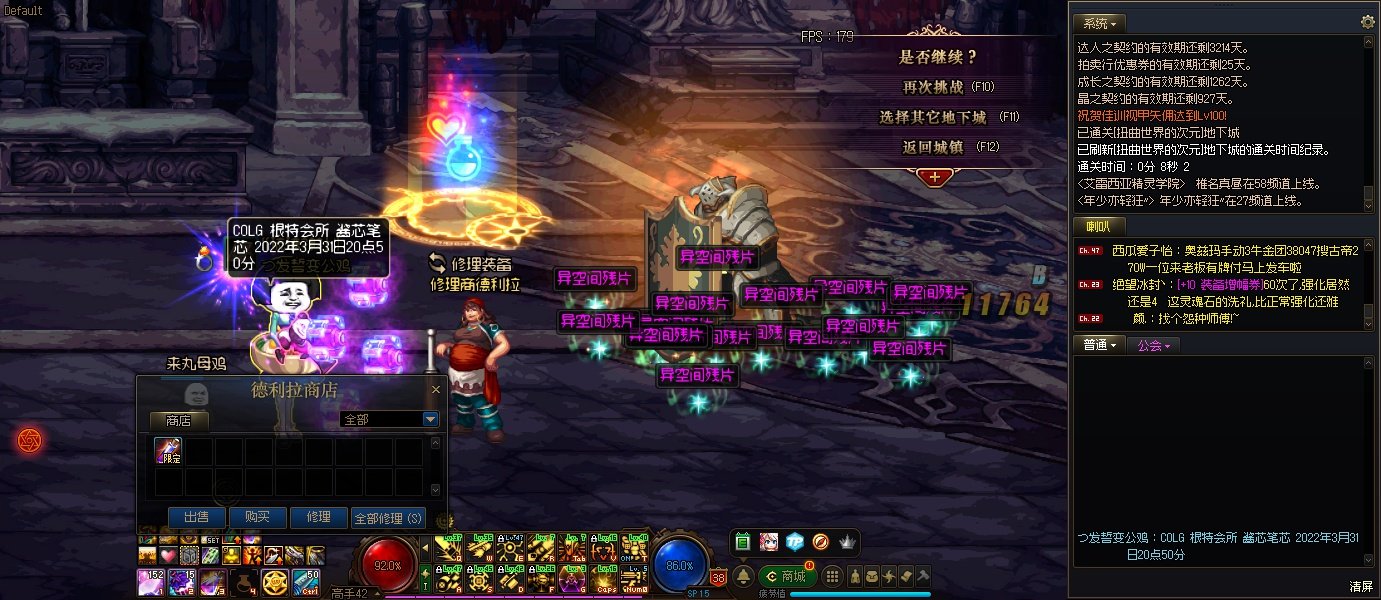The image size is (1381, 600).
Task: Choose 再次挑战 to retry the dungeon
Action: pos(933,87)
